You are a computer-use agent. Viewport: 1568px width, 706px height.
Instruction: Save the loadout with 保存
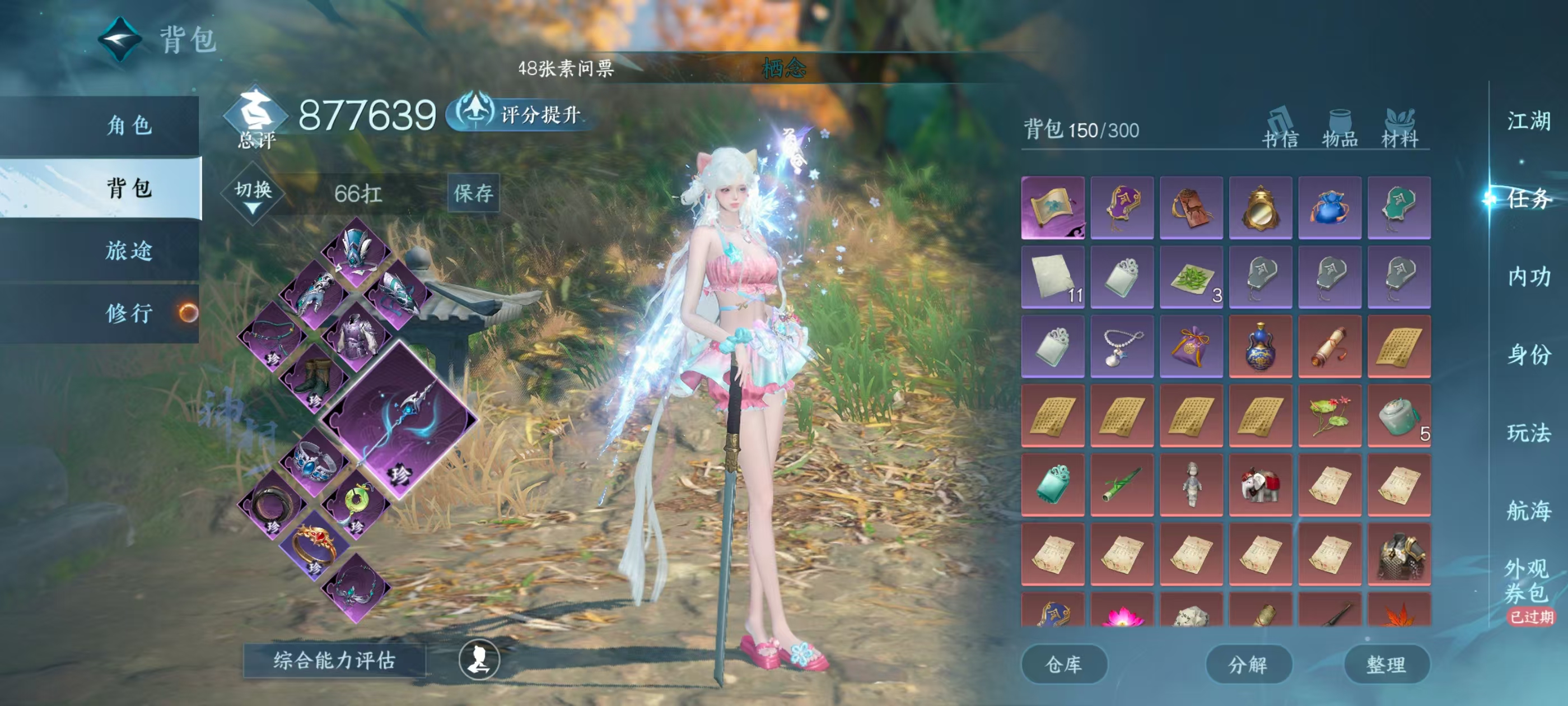tap(473, 193)
